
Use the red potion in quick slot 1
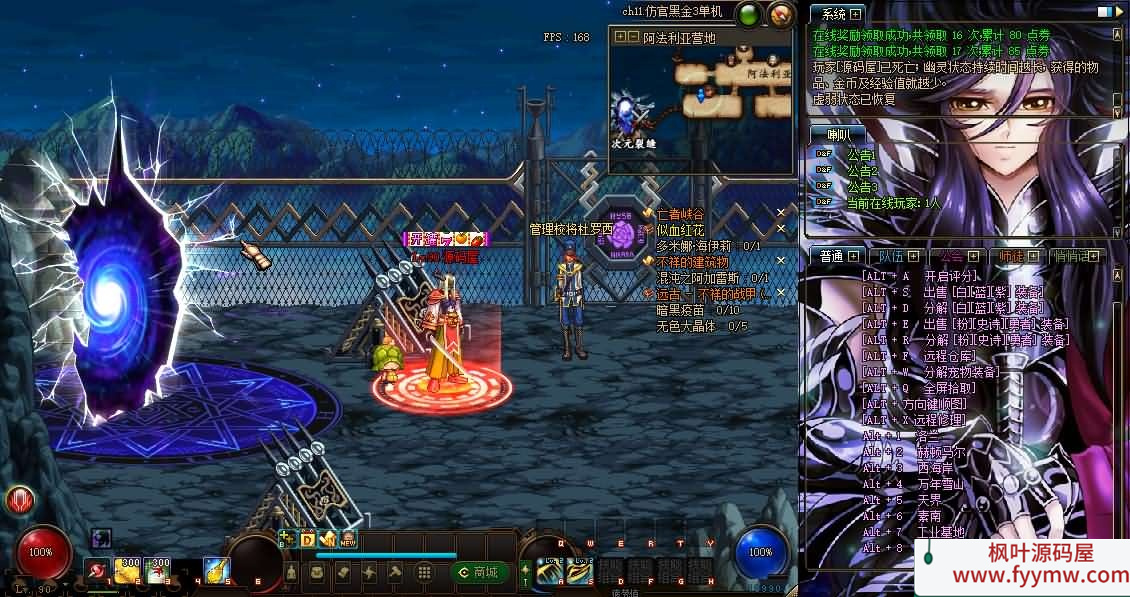pyautogui.click(x=97, y=570)
